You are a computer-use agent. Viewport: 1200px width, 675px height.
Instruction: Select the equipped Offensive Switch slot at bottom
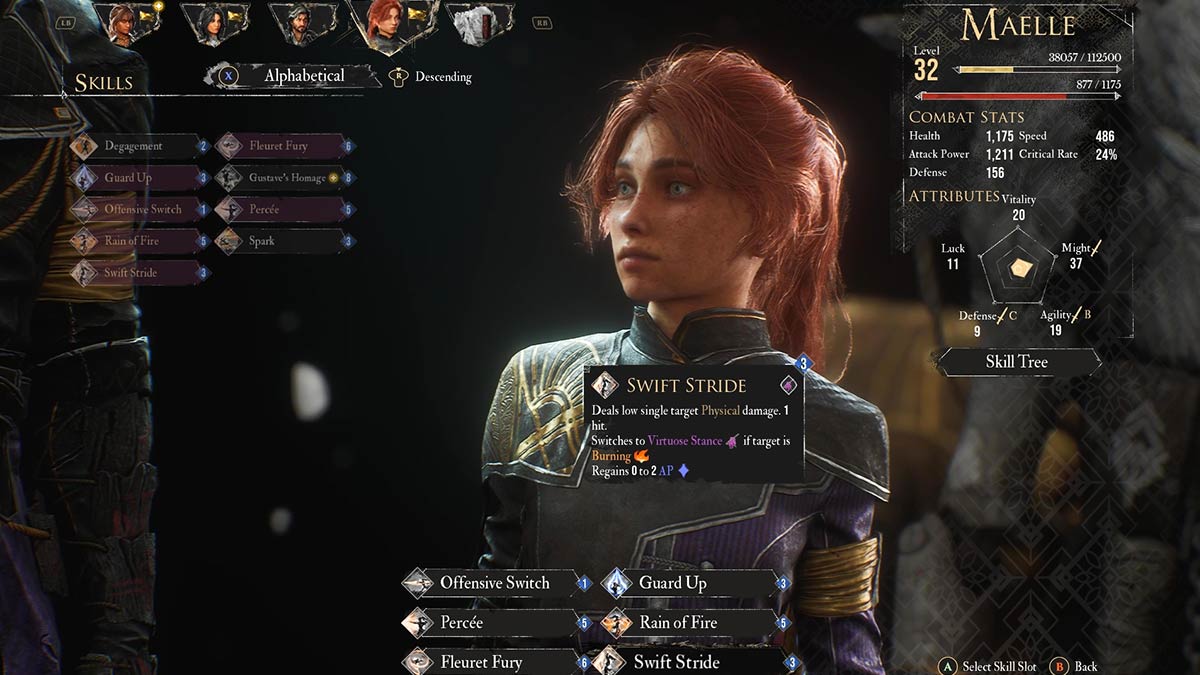coord(494,583)
